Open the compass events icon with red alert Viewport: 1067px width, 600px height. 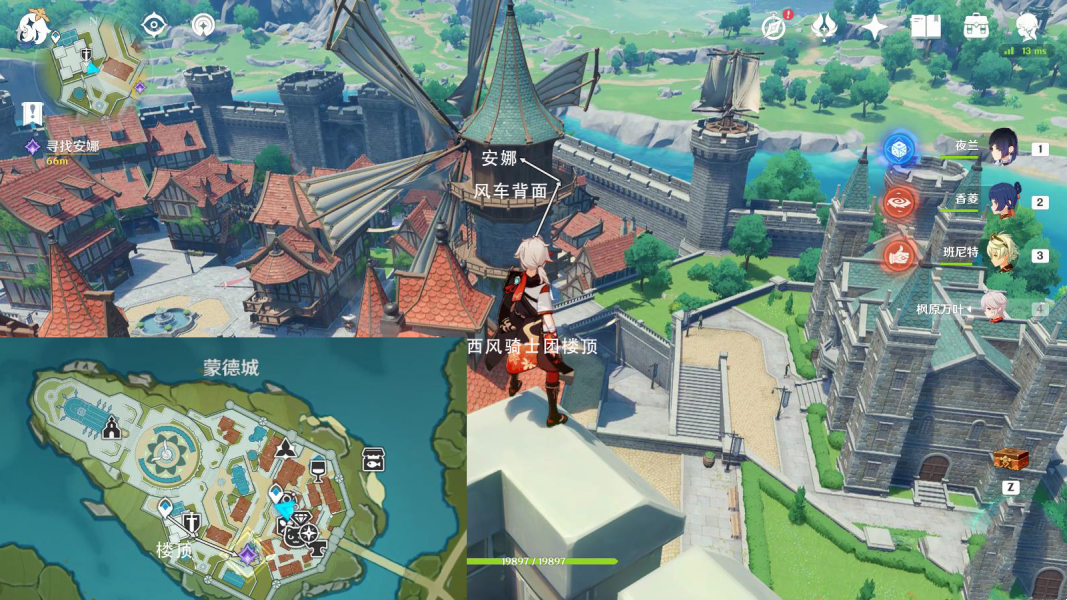(x=774, y=27)
